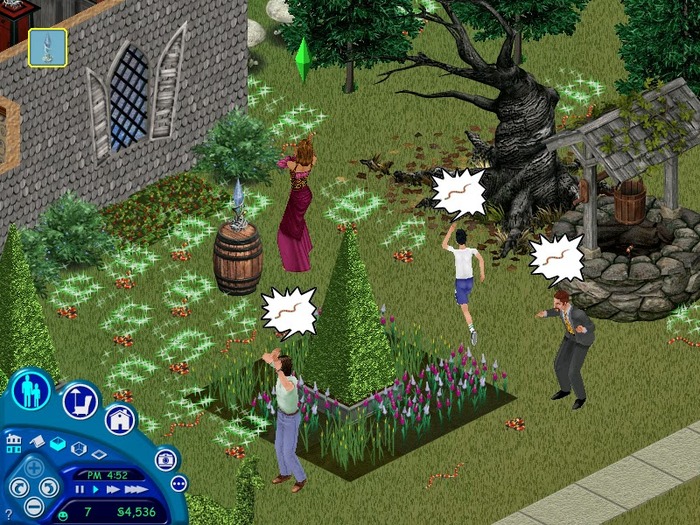
Task: Go to neighborhood view (houses icon)
Action: click(x=13, y=443)
